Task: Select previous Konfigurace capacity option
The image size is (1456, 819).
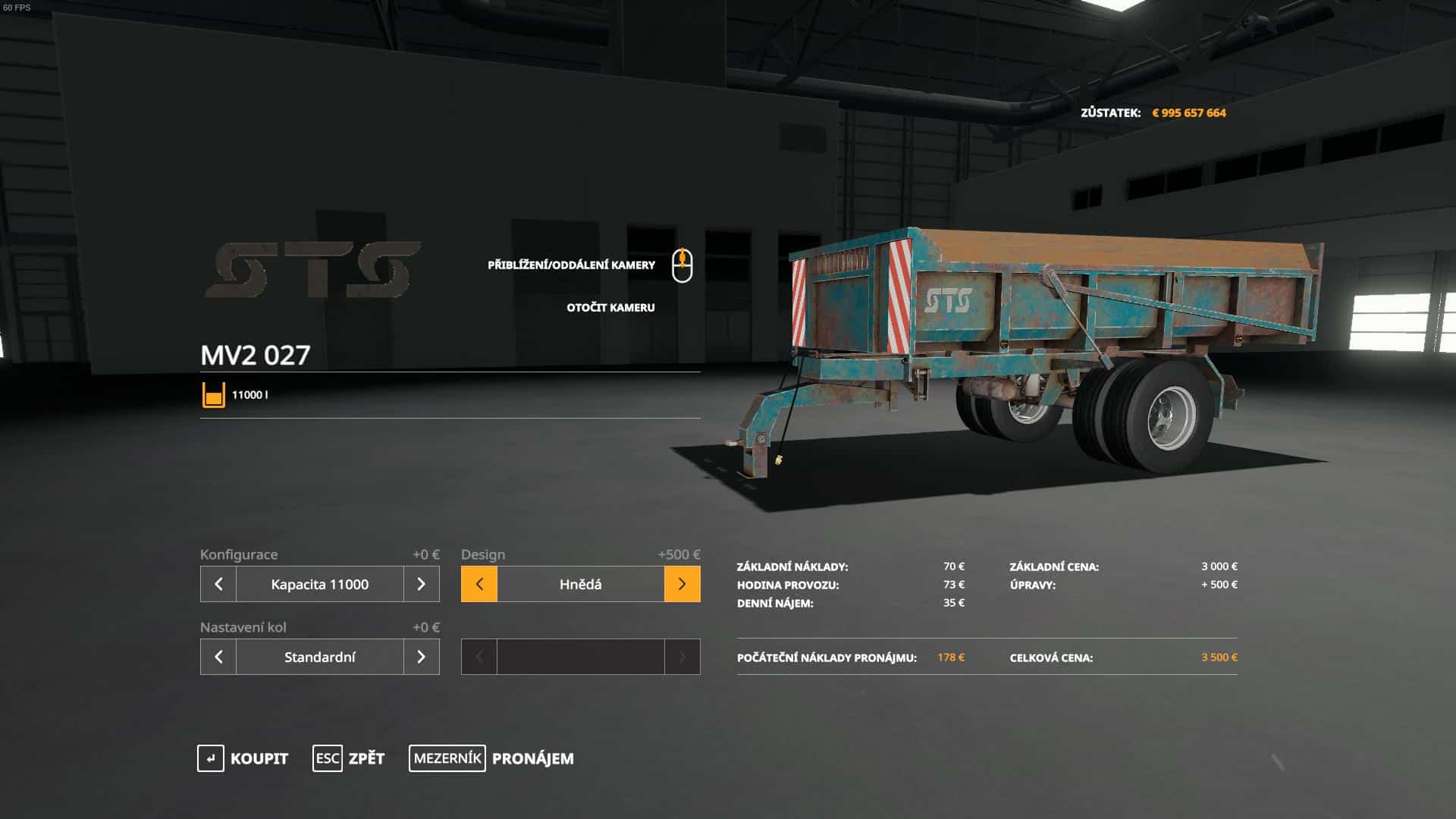Action: (218, 584)
